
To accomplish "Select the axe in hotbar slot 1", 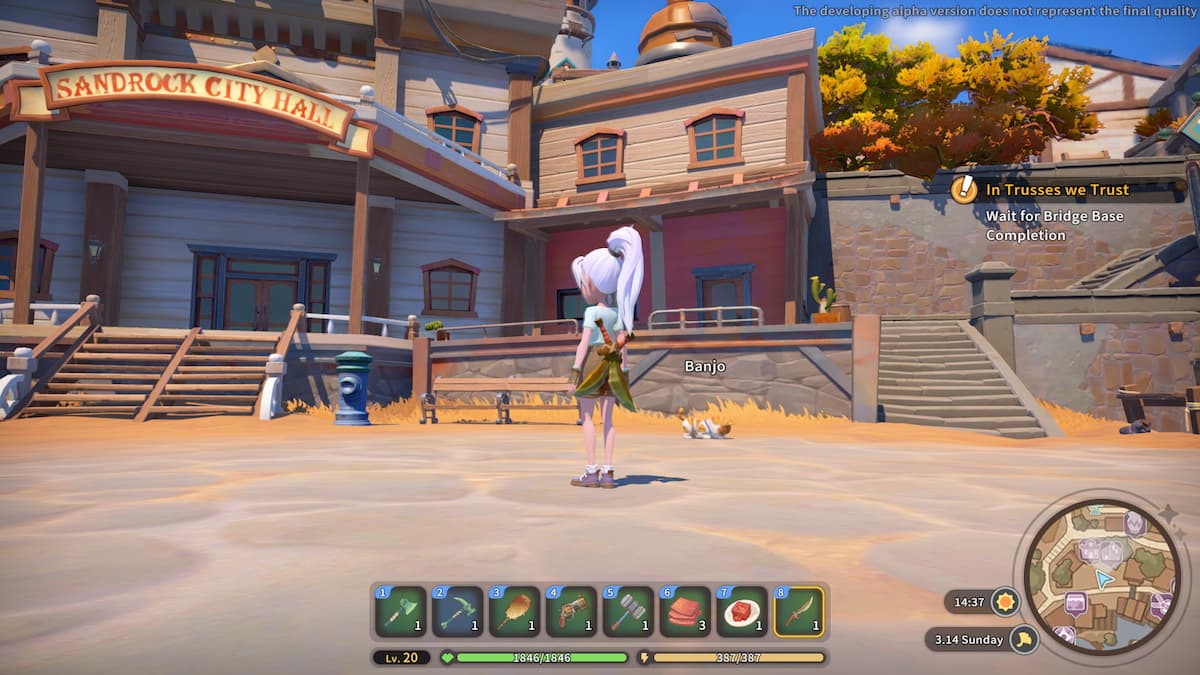I will (400, 612).
